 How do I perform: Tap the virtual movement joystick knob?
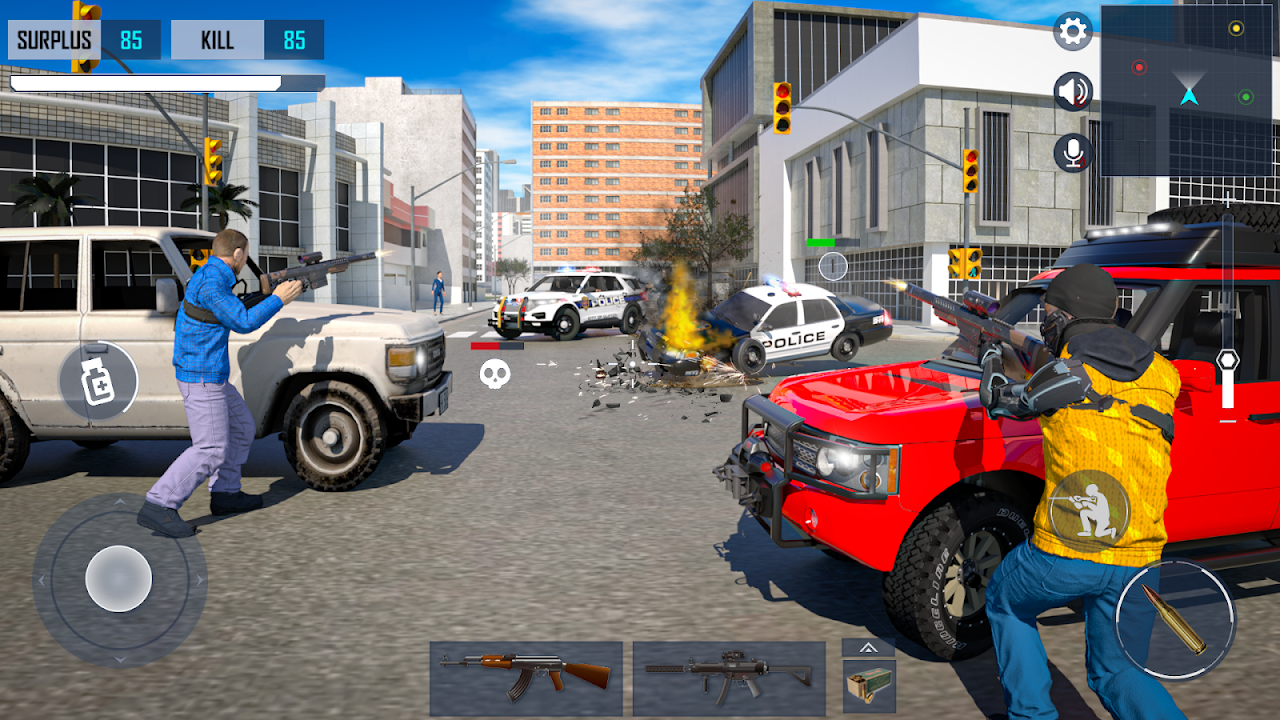point(119,579)
